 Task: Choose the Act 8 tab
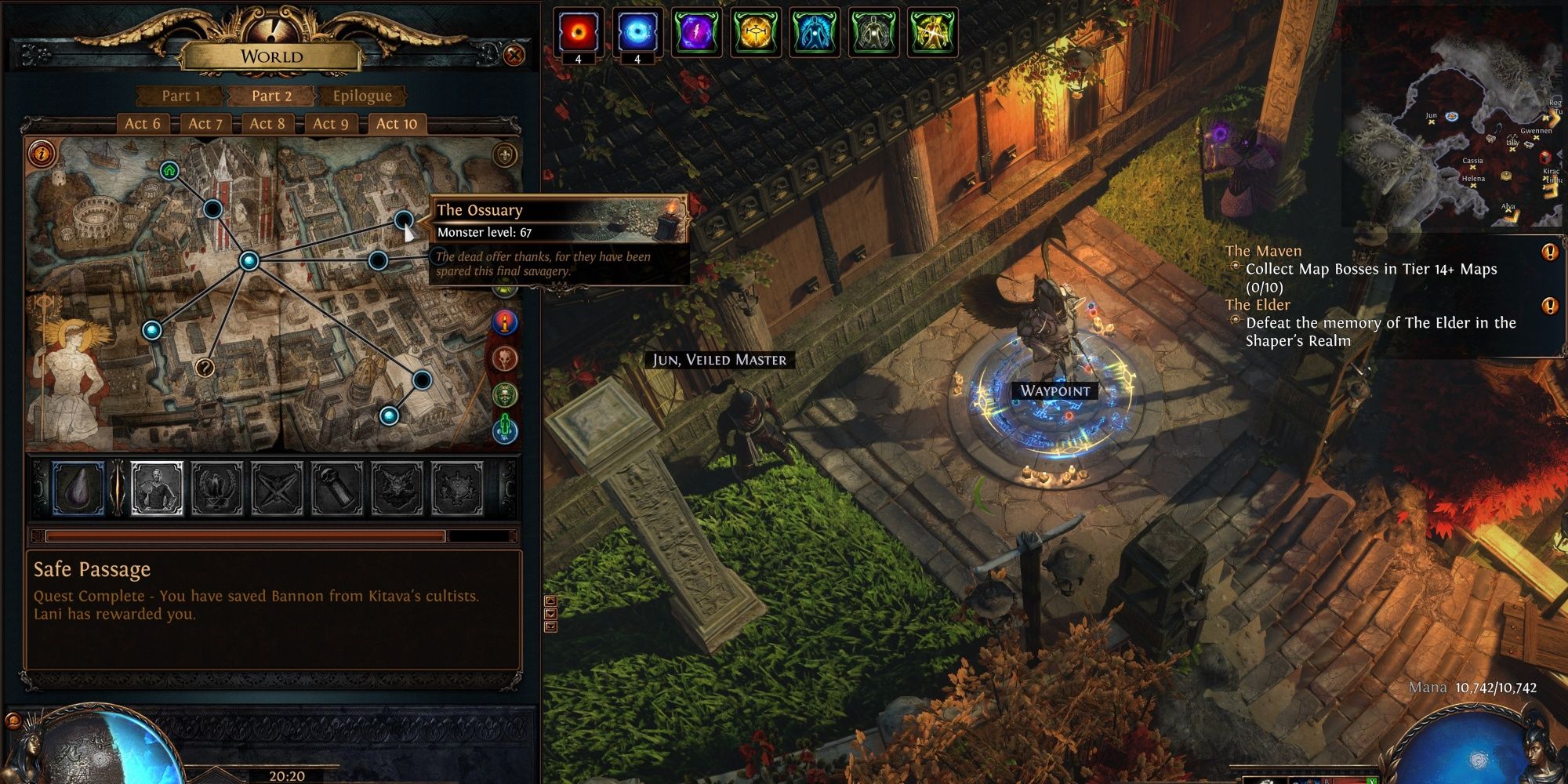pos(267,123)
